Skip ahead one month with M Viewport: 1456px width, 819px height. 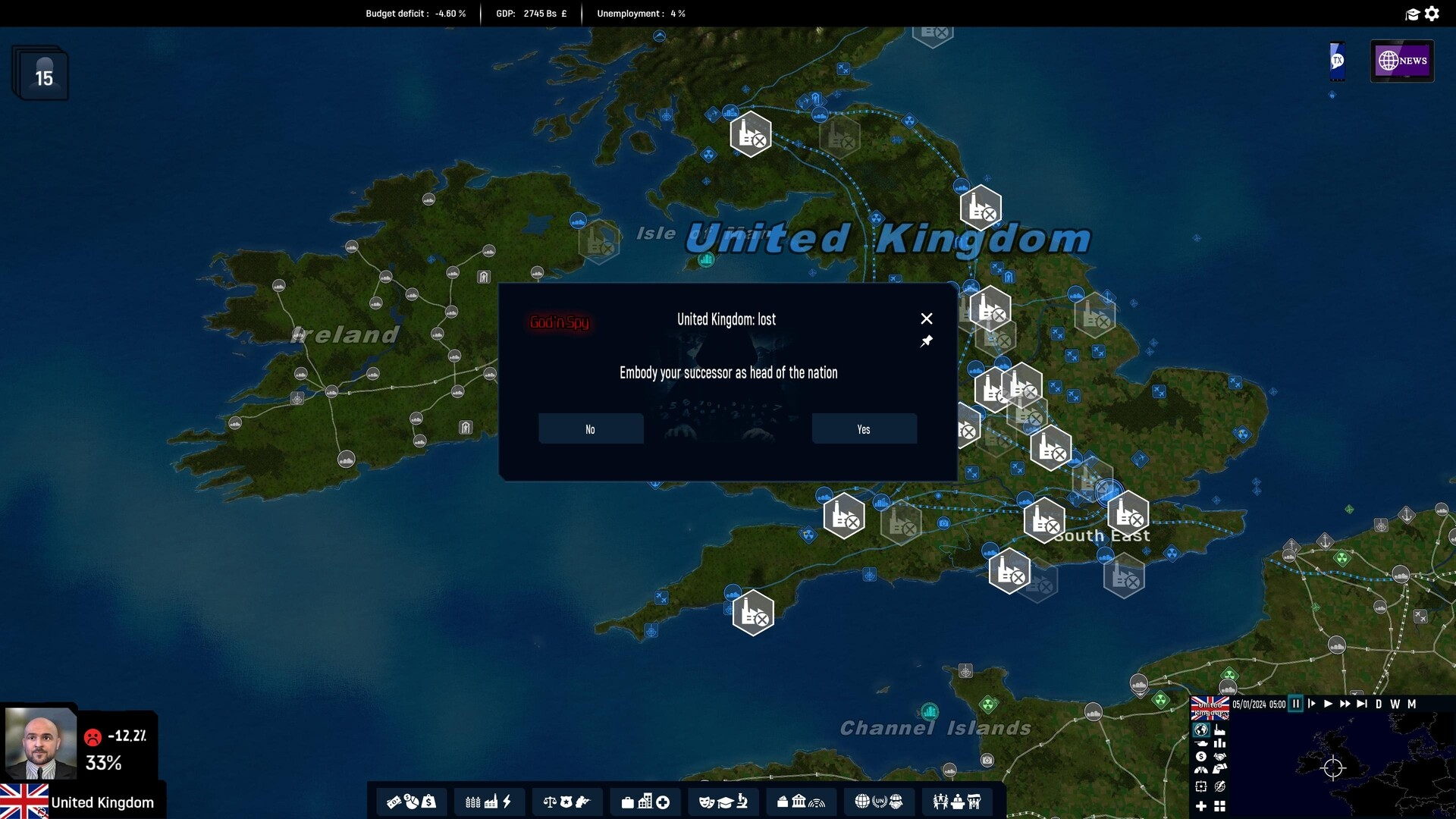(1411, 704)
